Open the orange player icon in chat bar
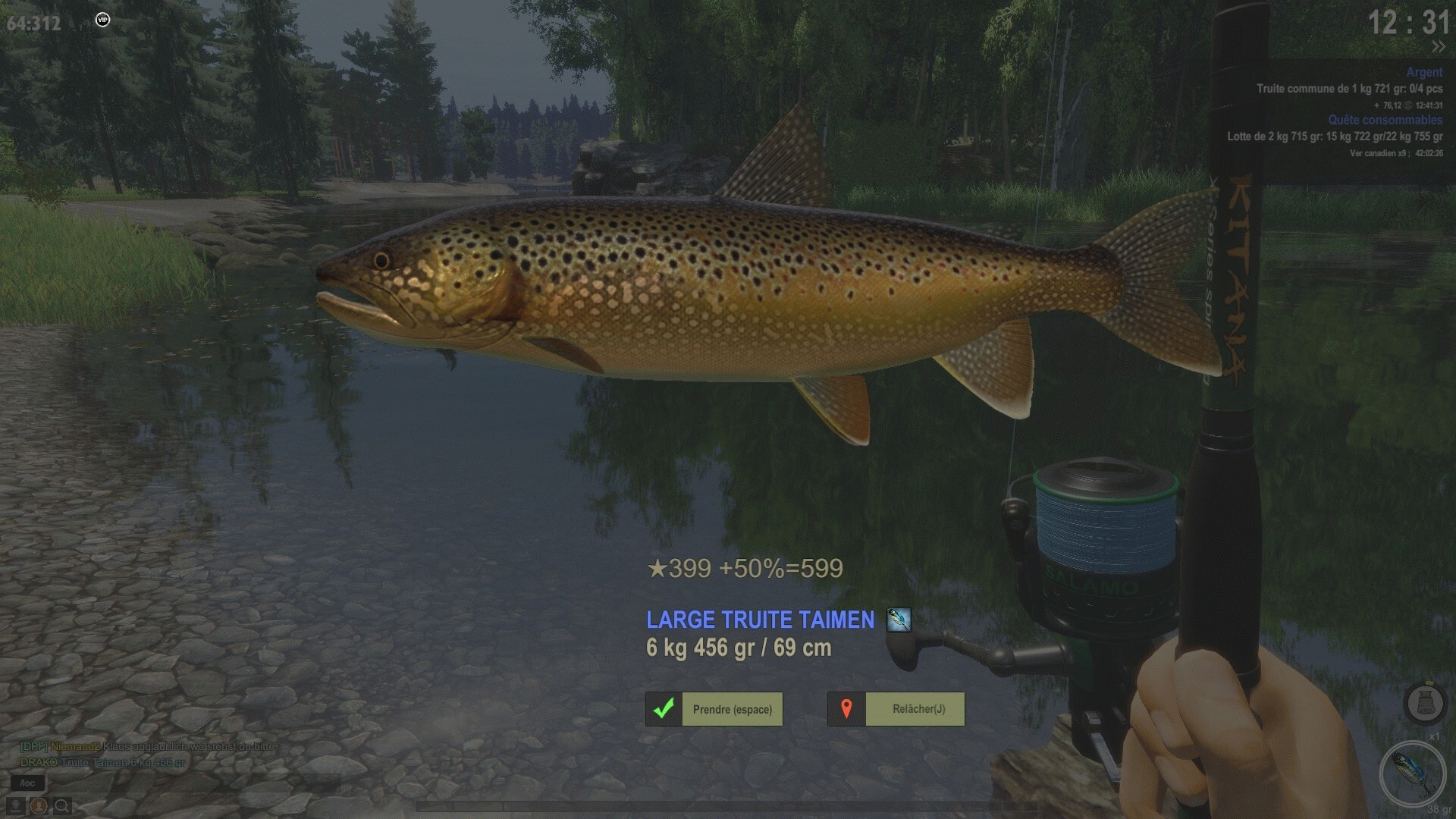This screenshot has width=1456, height=819. point(39,805)
